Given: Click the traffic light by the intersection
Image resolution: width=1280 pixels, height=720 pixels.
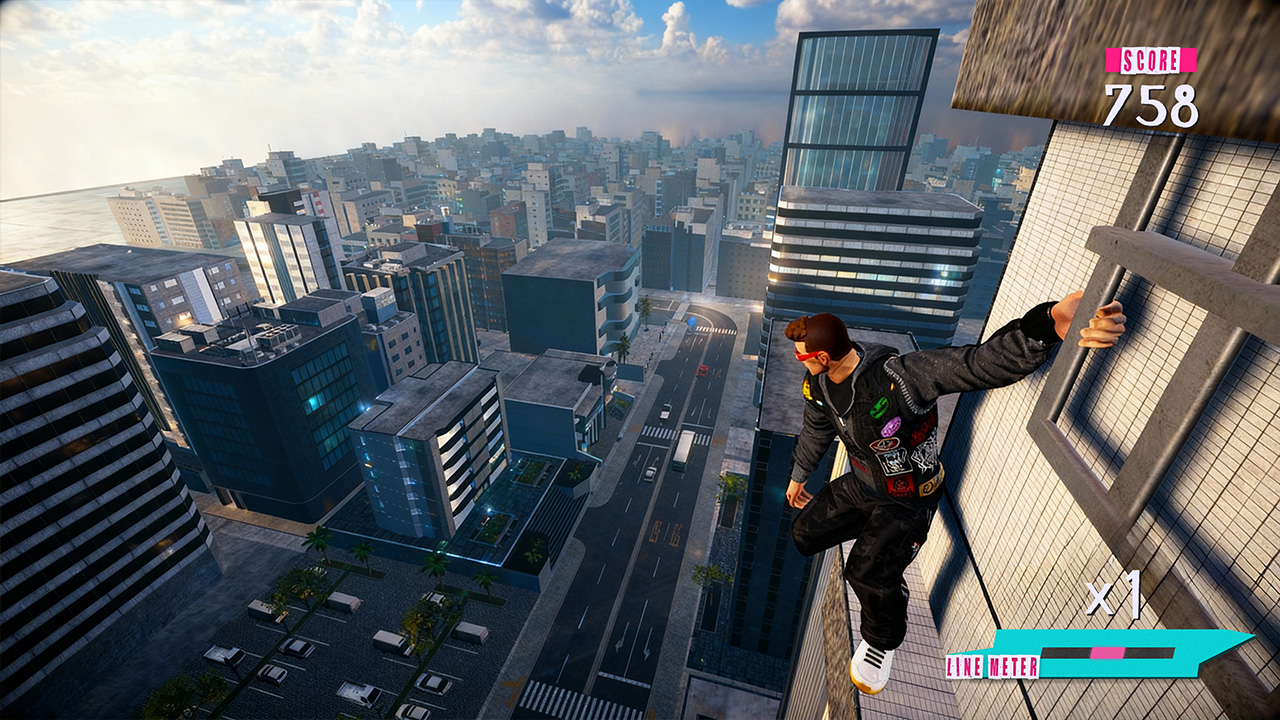Looking at the screenshot, I should point(692,320).
